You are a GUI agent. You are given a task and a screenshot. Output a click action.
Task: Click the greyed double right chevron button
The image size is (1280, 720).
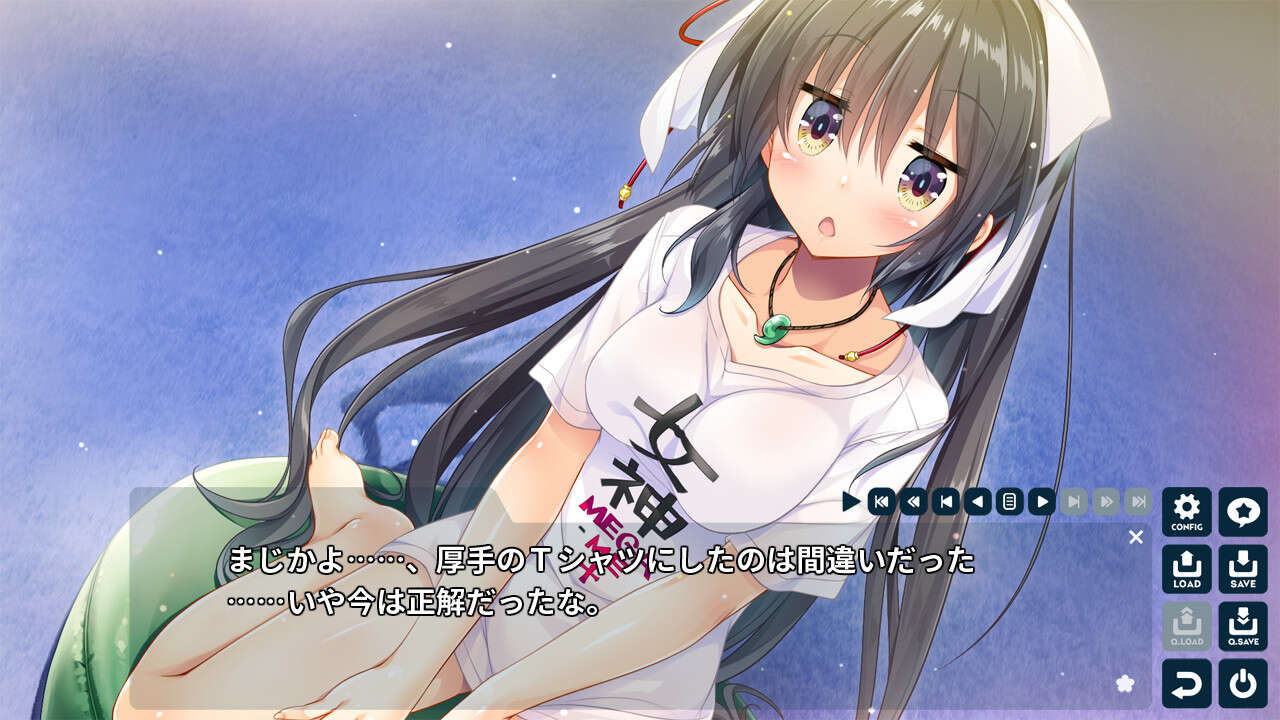1106,501
